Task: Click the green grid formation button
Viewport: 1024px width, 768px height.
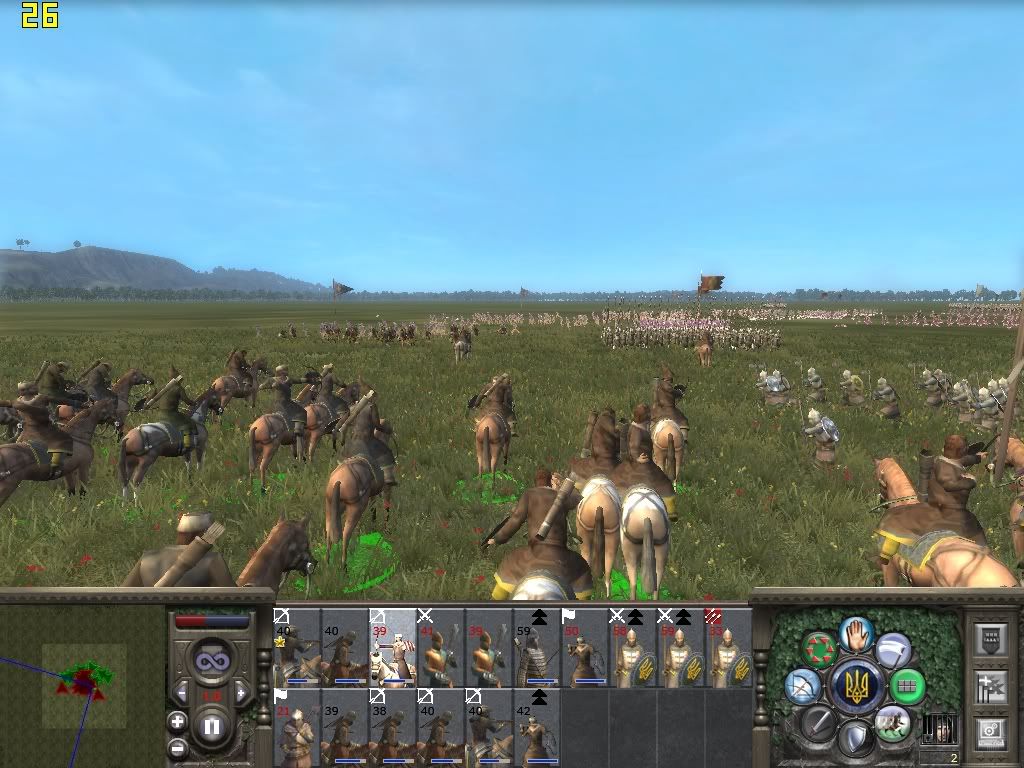Action: [x=908, y=686]
